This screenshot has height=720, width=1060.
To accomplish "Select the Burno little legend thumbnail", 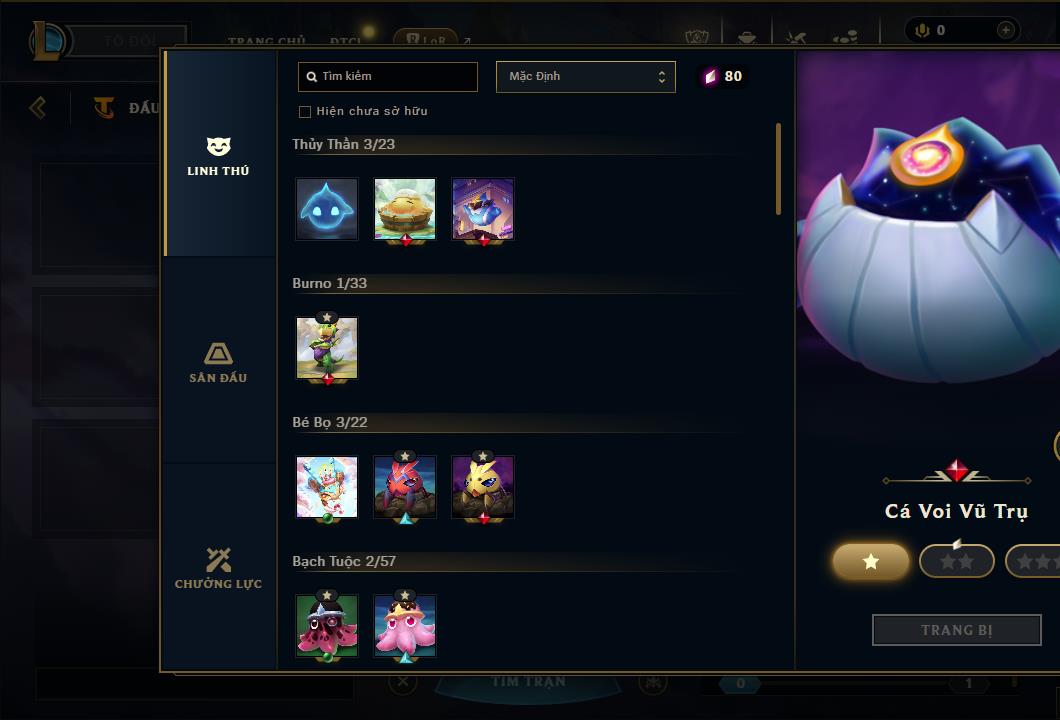I will pyautogui.click(x=327, y=348).
